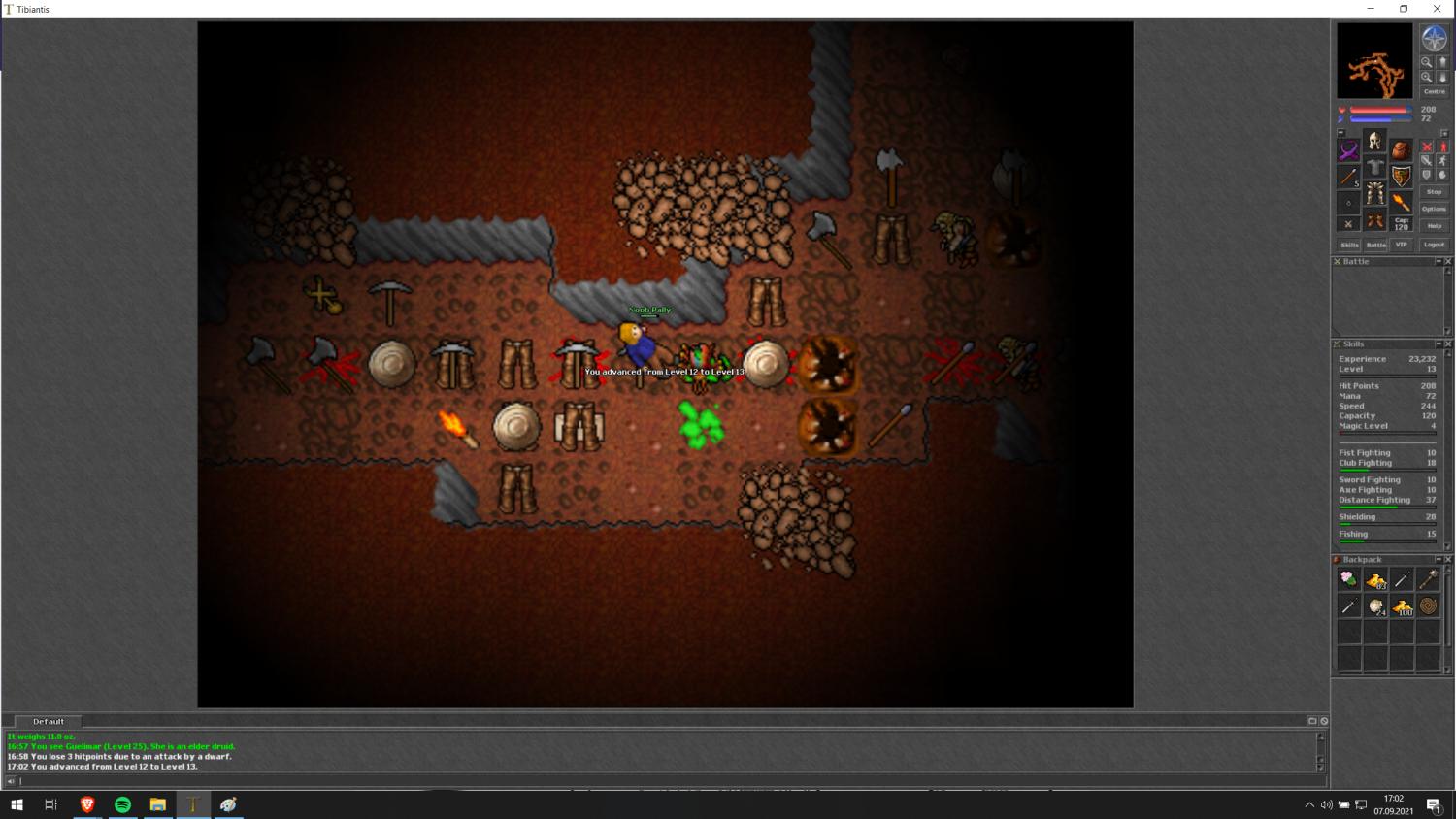This screenshot has height=819, width=1456.
Task: Click the minimap view
Action: [x=1374, y=61]
